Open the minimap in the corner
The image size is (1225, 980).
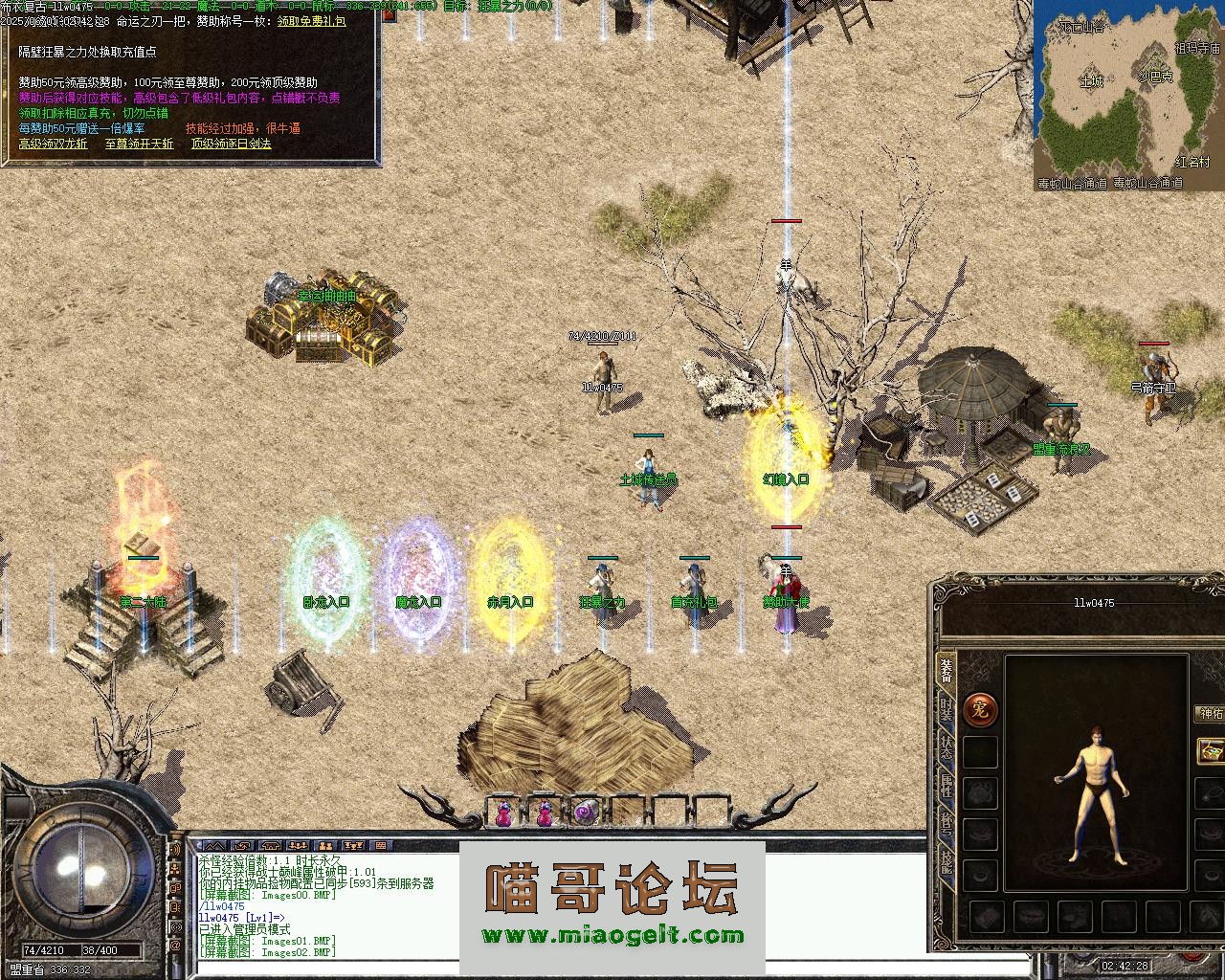1128,94
